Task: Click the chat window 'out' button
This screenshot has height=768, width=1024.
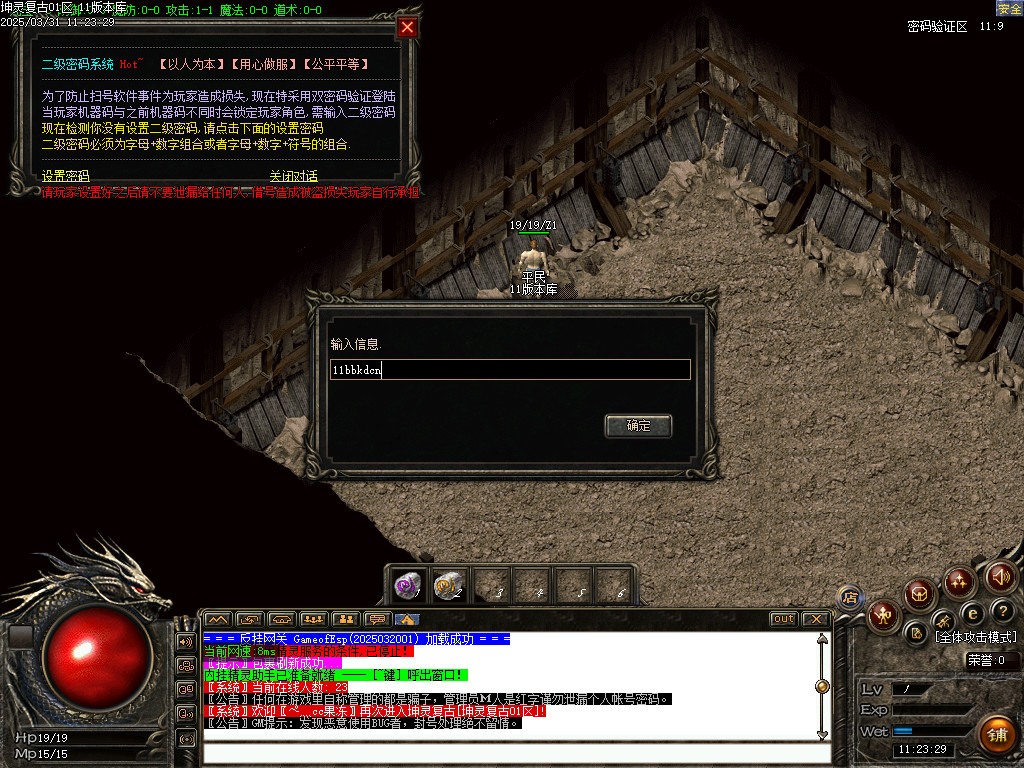Action: pyautogui.click(x=784, y=619)
